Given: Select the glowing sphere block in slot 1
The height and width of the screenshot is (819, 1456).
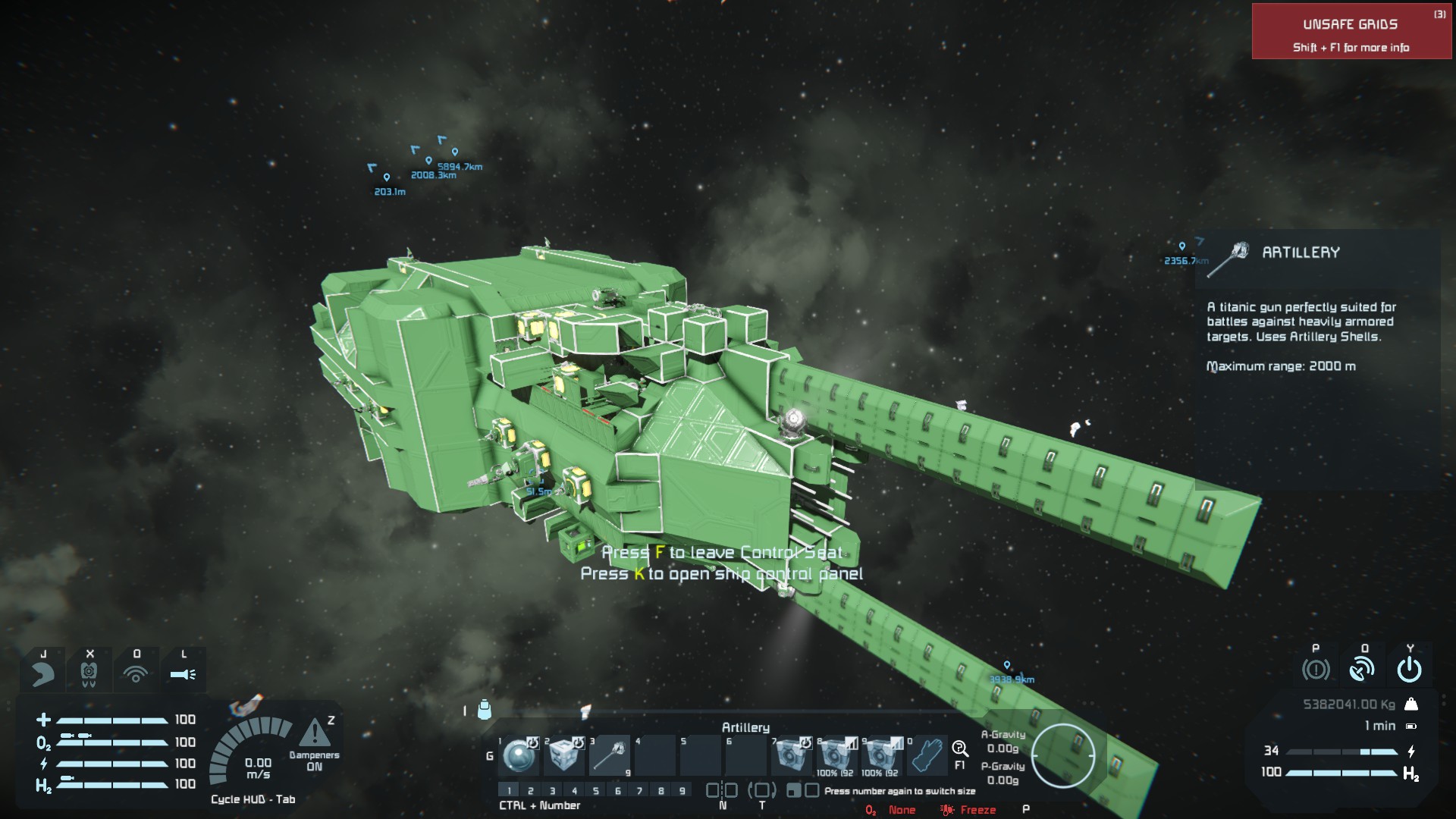Looking at the screenshot, I should pos(519,755).
